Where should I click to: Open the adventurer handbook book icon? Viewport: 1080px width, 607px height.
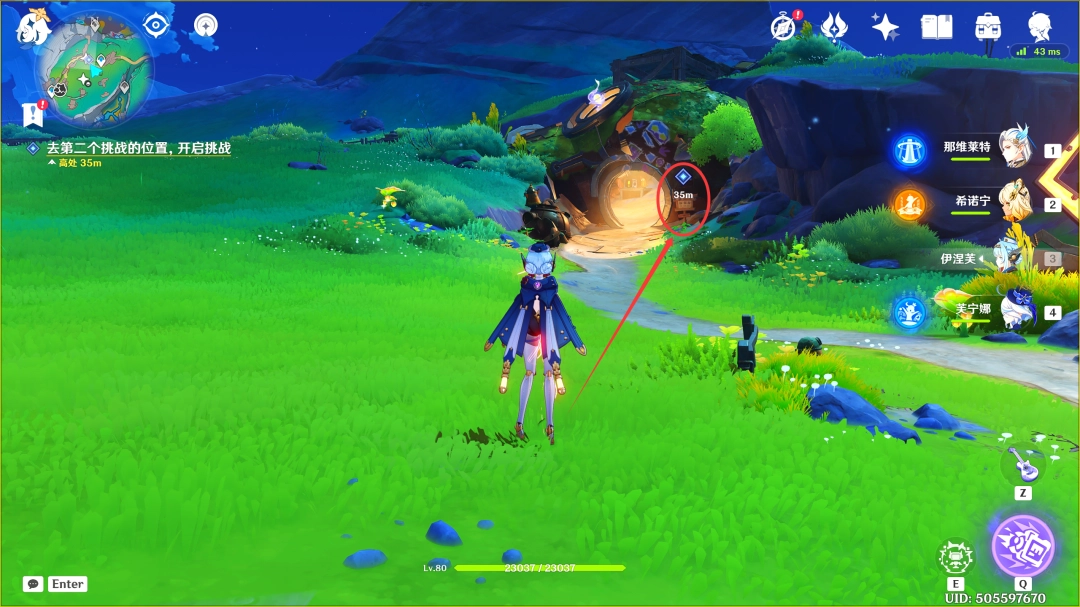coord(936,27)
